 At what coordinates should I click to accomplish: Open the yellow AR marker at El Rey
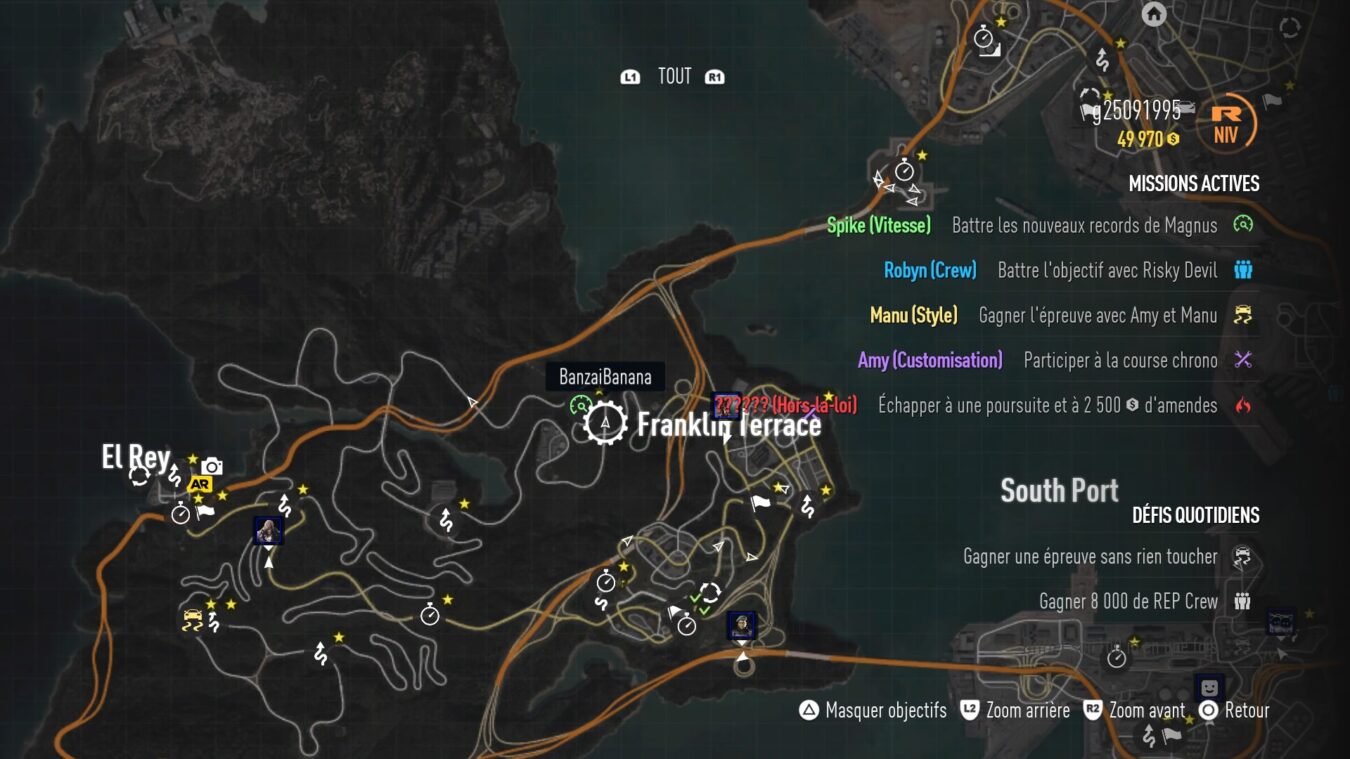(x=200, y=485)
